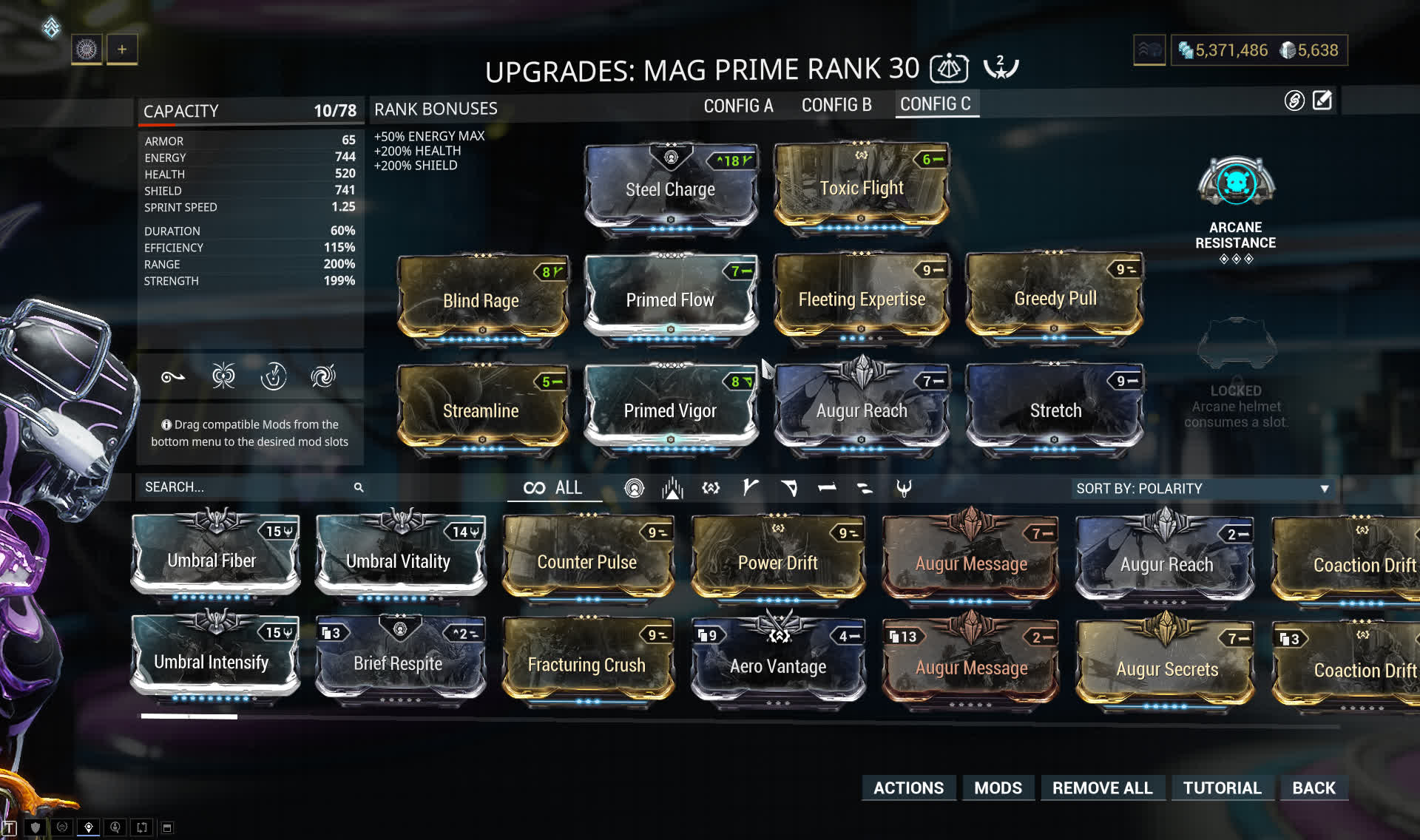The width and height of the screenshot is (1420, 840).
Task: Select the equipped Primed Flow mod
Action: [x=670, y=299]
